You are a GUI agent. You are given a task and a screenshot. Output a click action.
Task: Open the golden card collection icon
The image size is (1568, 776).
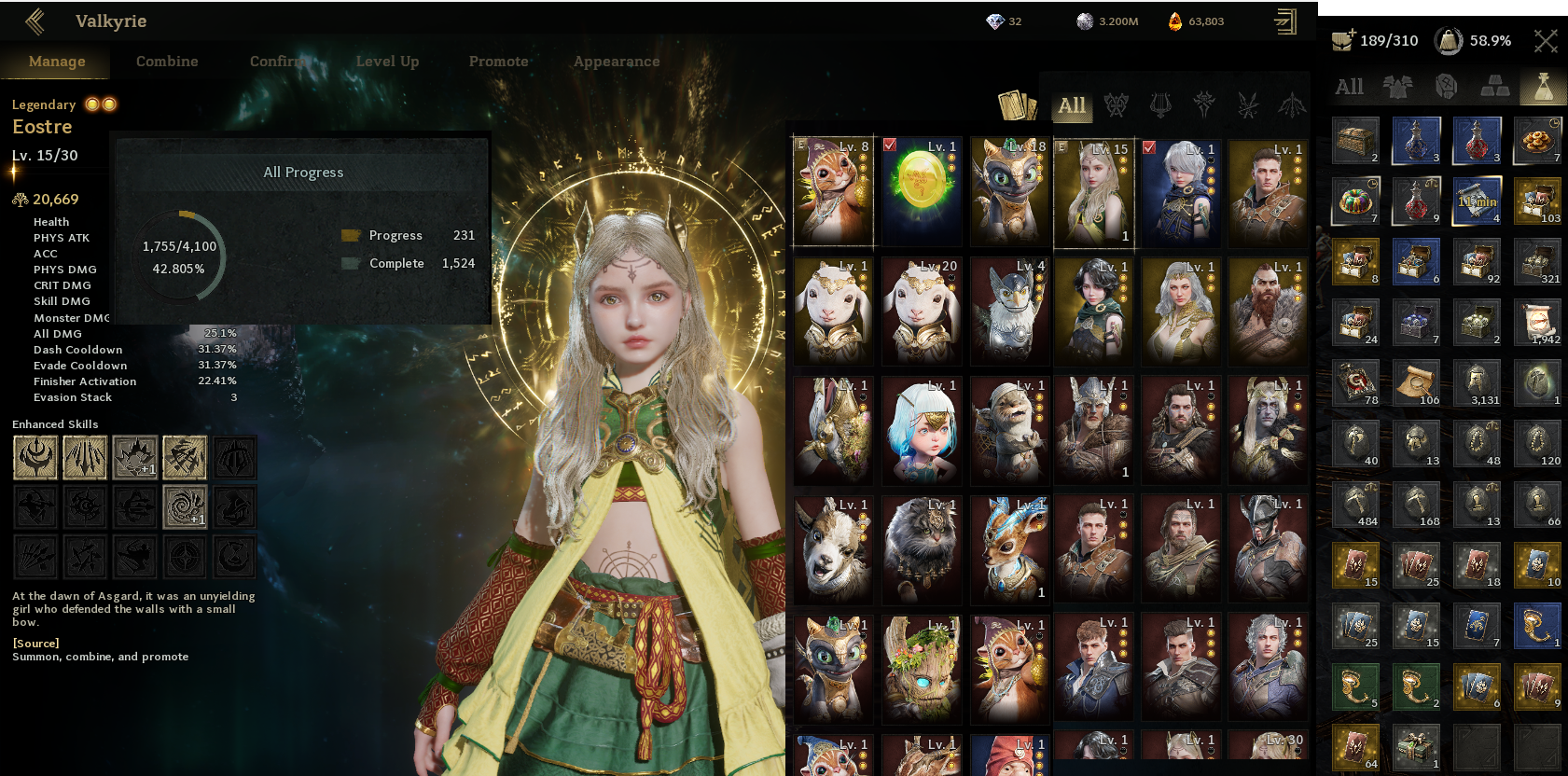(1017, 105)
